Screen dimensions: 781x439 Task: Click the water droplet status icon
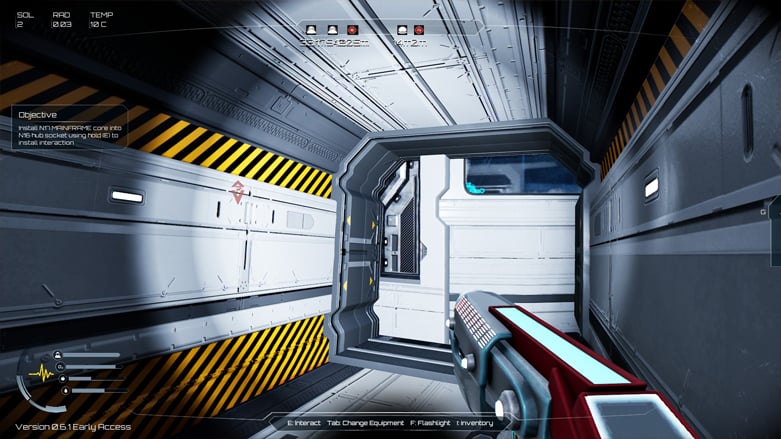(66, 391)
